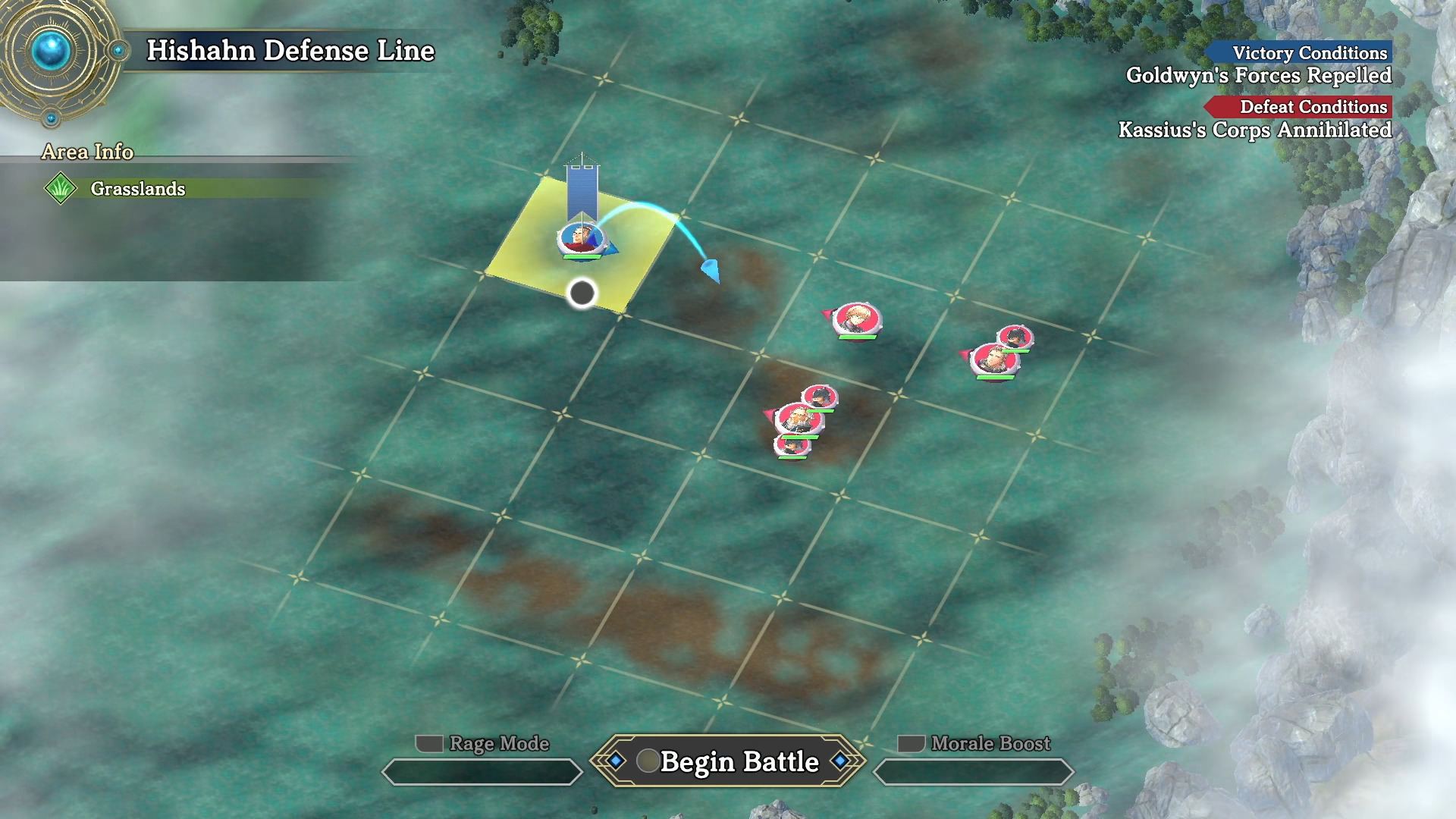Start the fight with Begin Battle
The width and height of the screenshot is (1456, 819).
pyautogui.click(x=728, y=761)
